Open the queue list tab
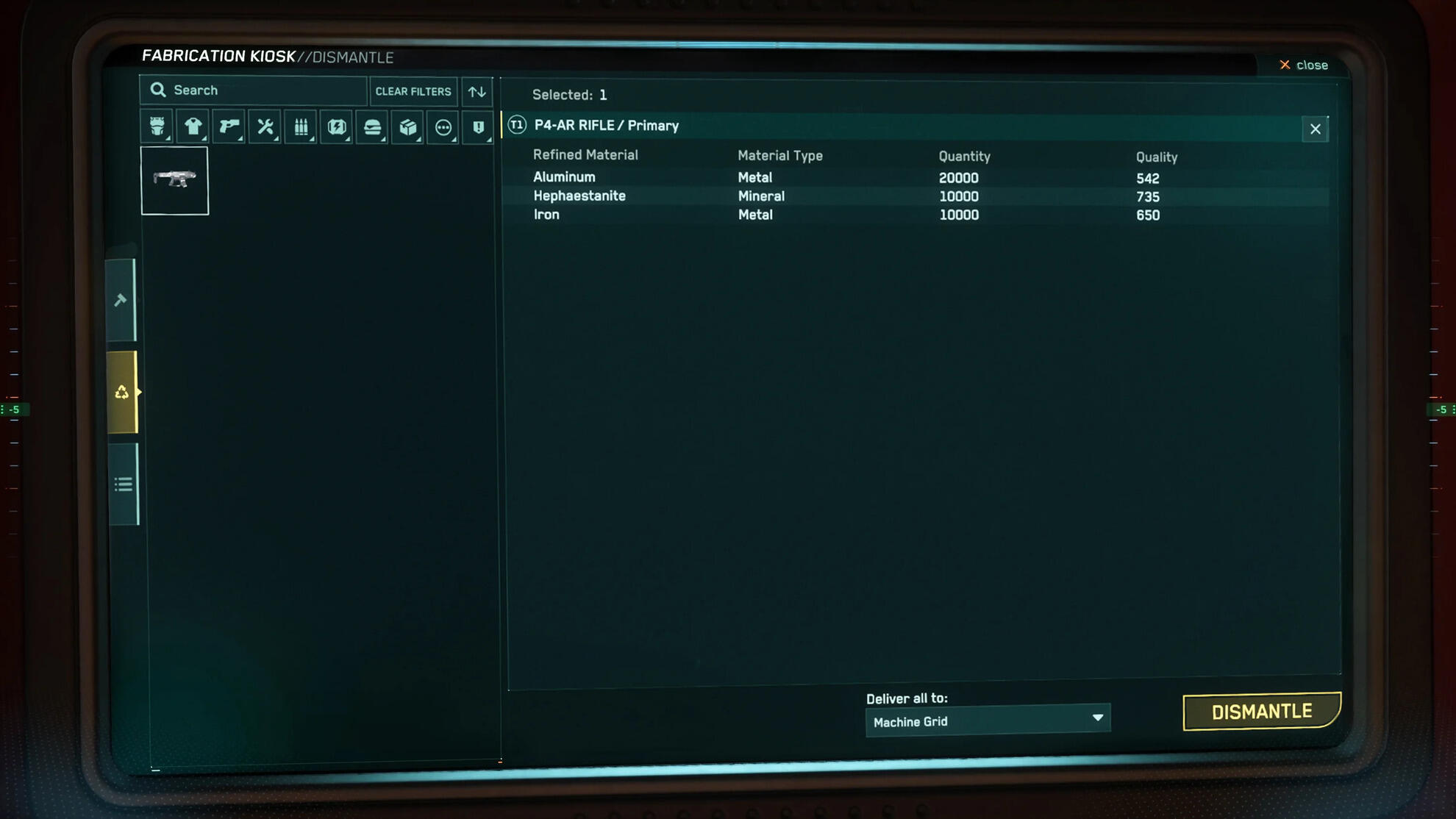Viewport: 1456px width, 819px height. [x=123, y=483]
